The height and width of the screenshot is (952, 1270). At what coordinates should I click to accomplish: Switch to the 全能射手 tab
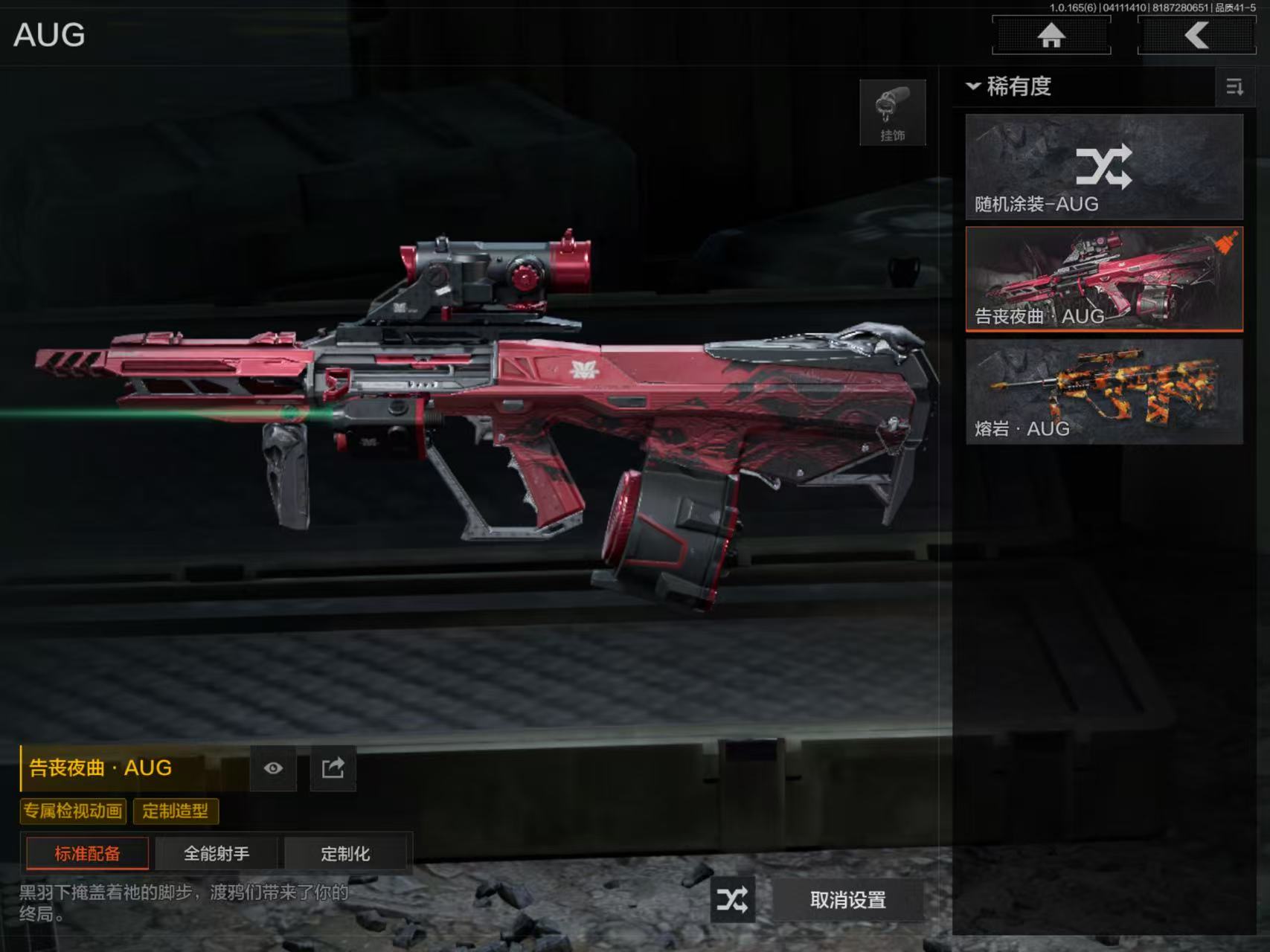(x=217, y=853)
